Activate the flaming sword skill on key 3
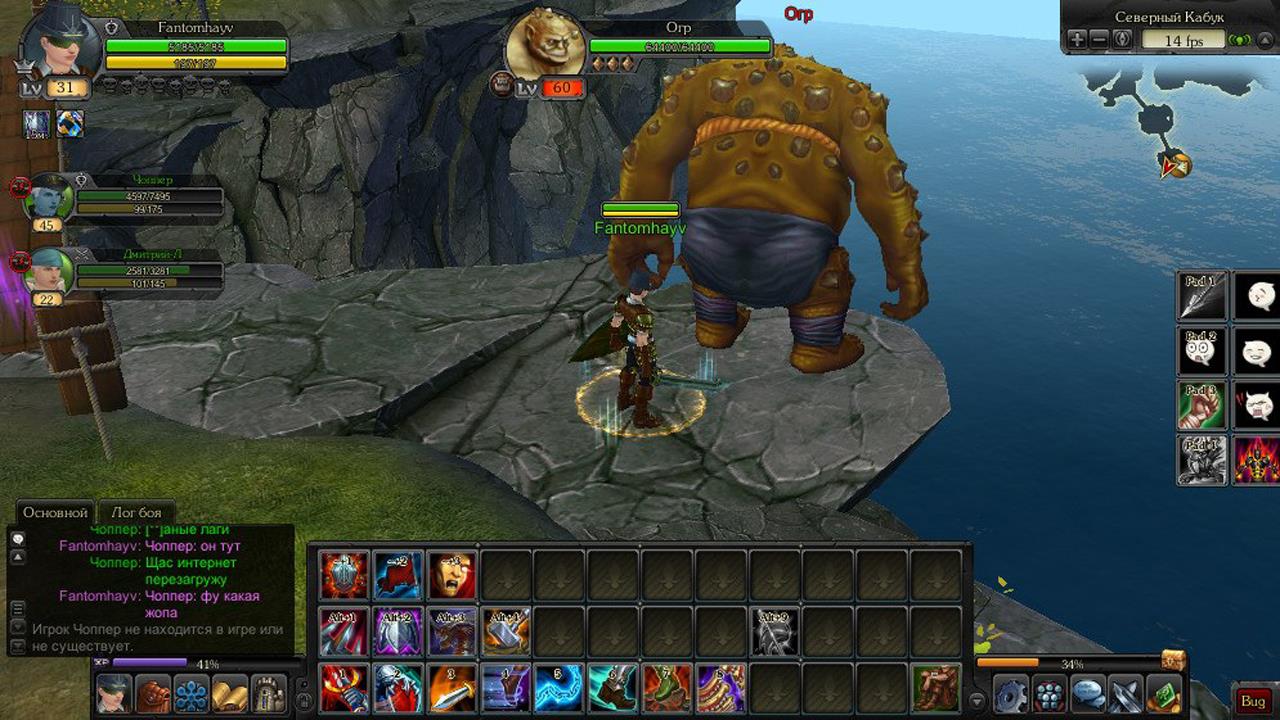The width and height of the screenshot is (1280, 720). (x=452, y=689)
